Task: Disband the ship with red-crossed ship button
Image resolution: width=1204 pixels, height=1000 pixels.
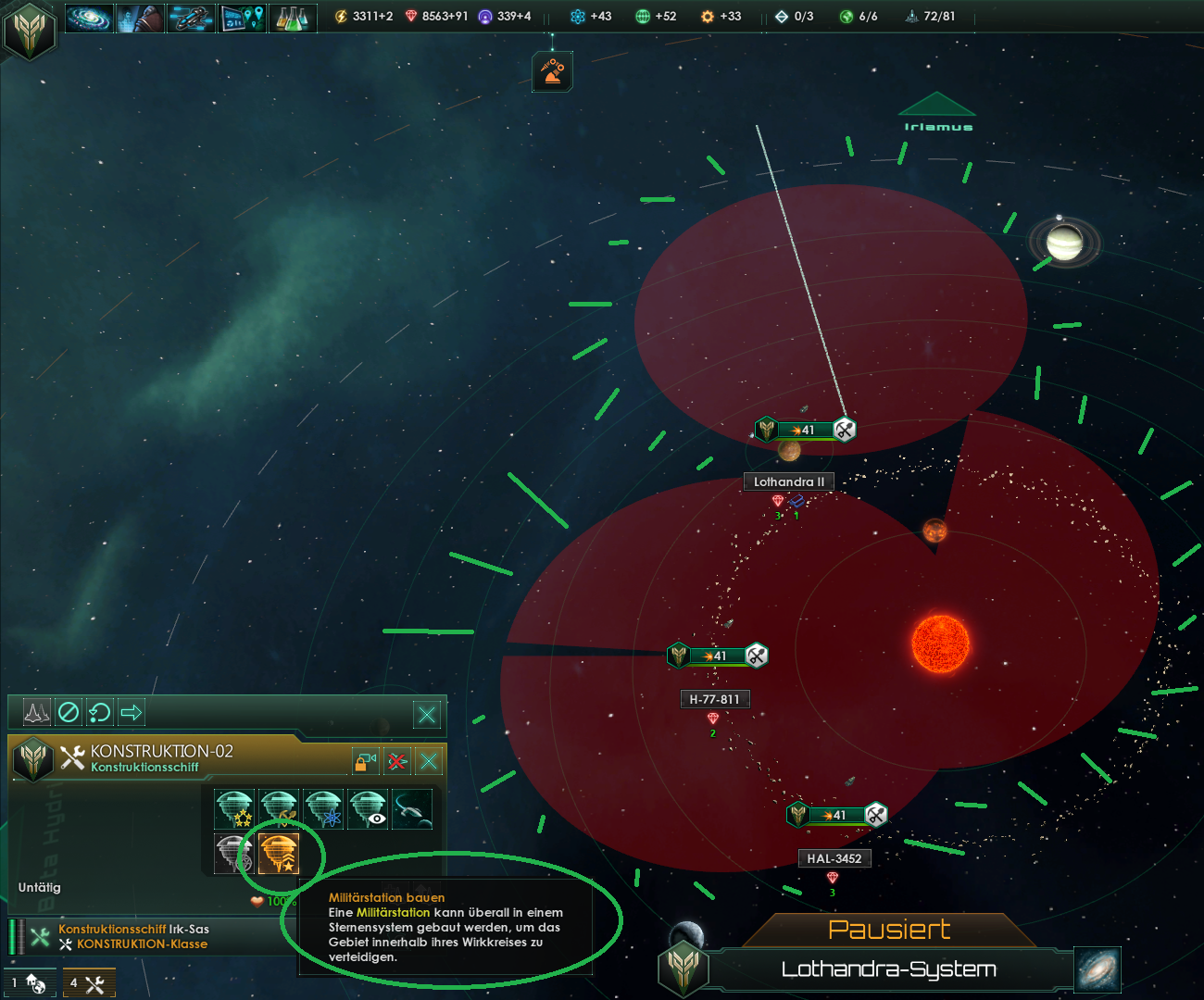Action: (397, 761)
